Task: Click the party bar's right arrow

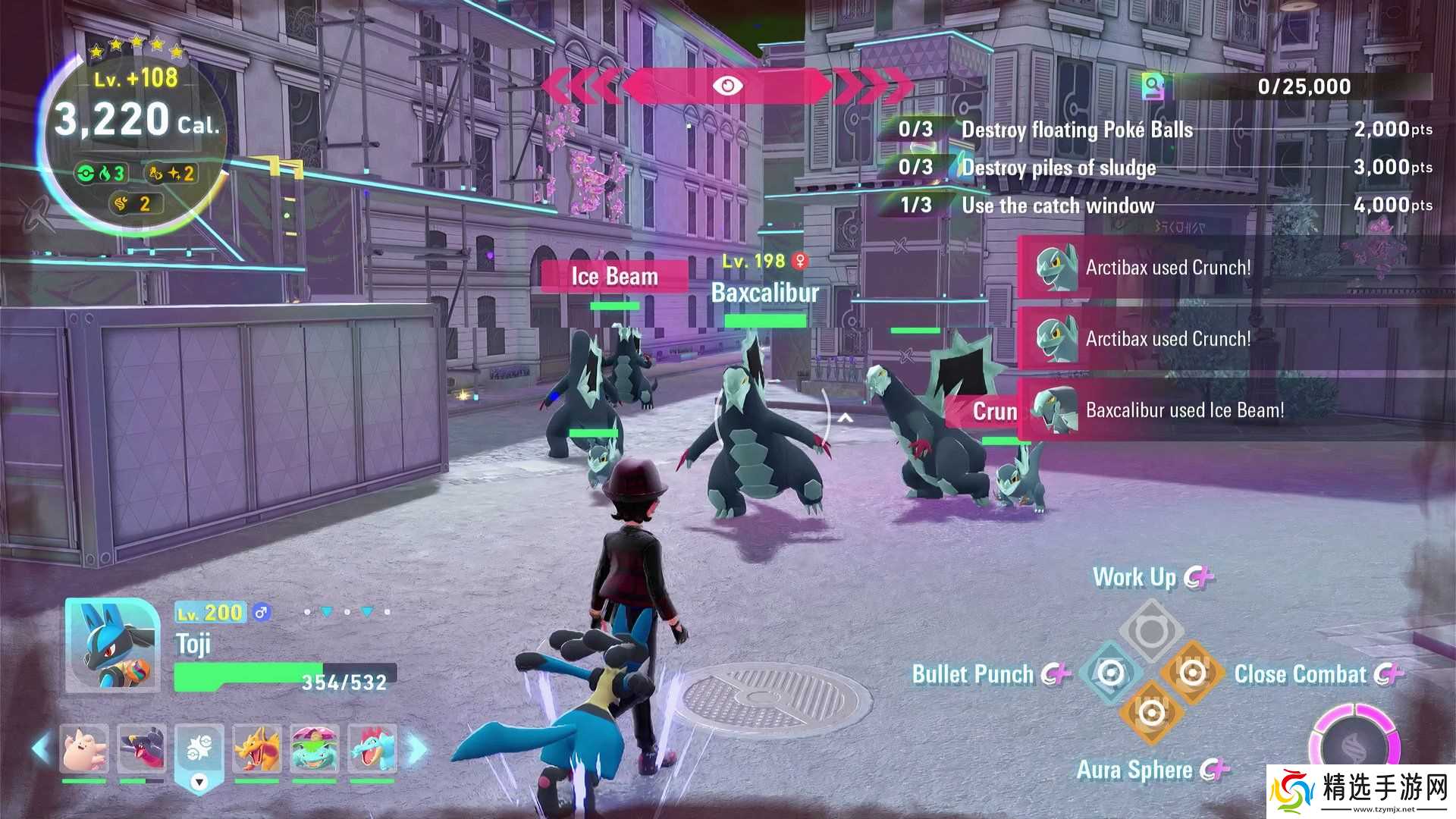Action: click(x=417, y=748)
